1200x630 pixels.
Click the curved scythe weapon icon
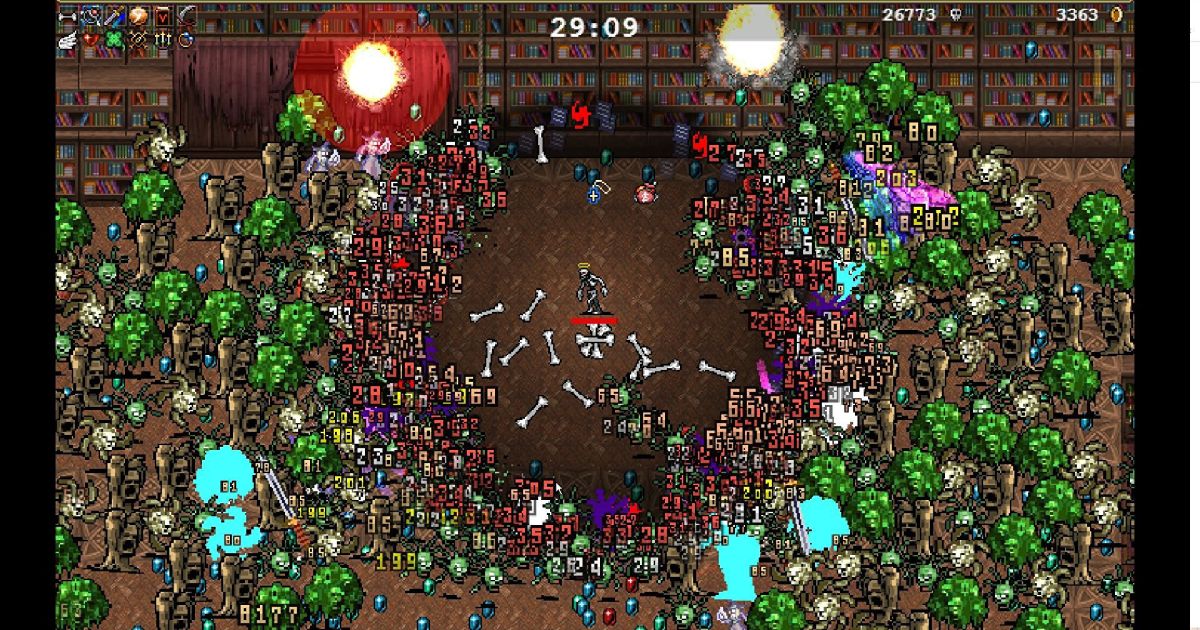tap(186, 16)
